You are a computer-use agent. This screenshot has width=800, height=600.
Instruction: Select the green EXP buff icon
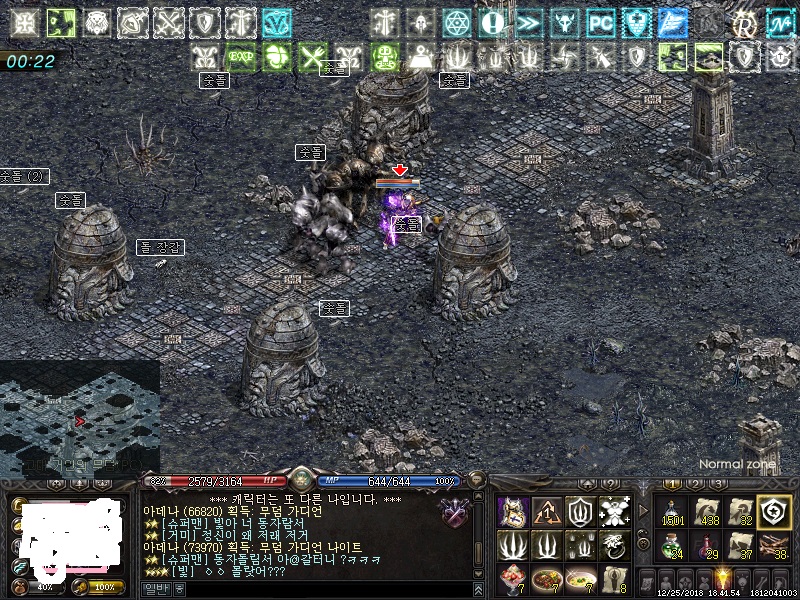[241, 57]
